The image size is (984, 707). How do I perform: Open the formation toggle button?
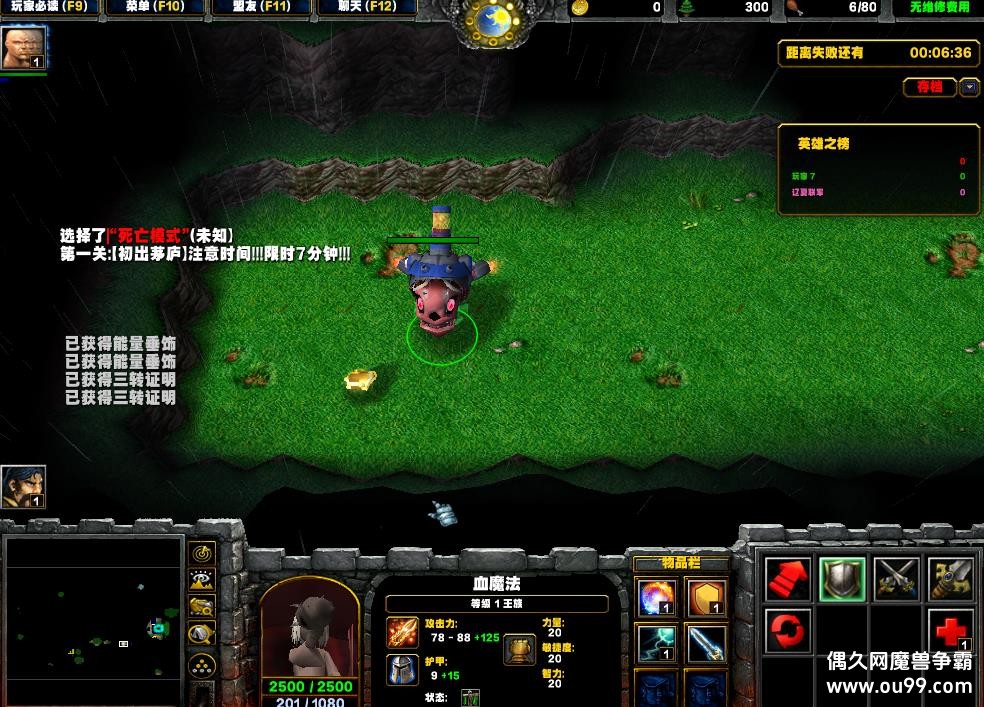(202, 664)
